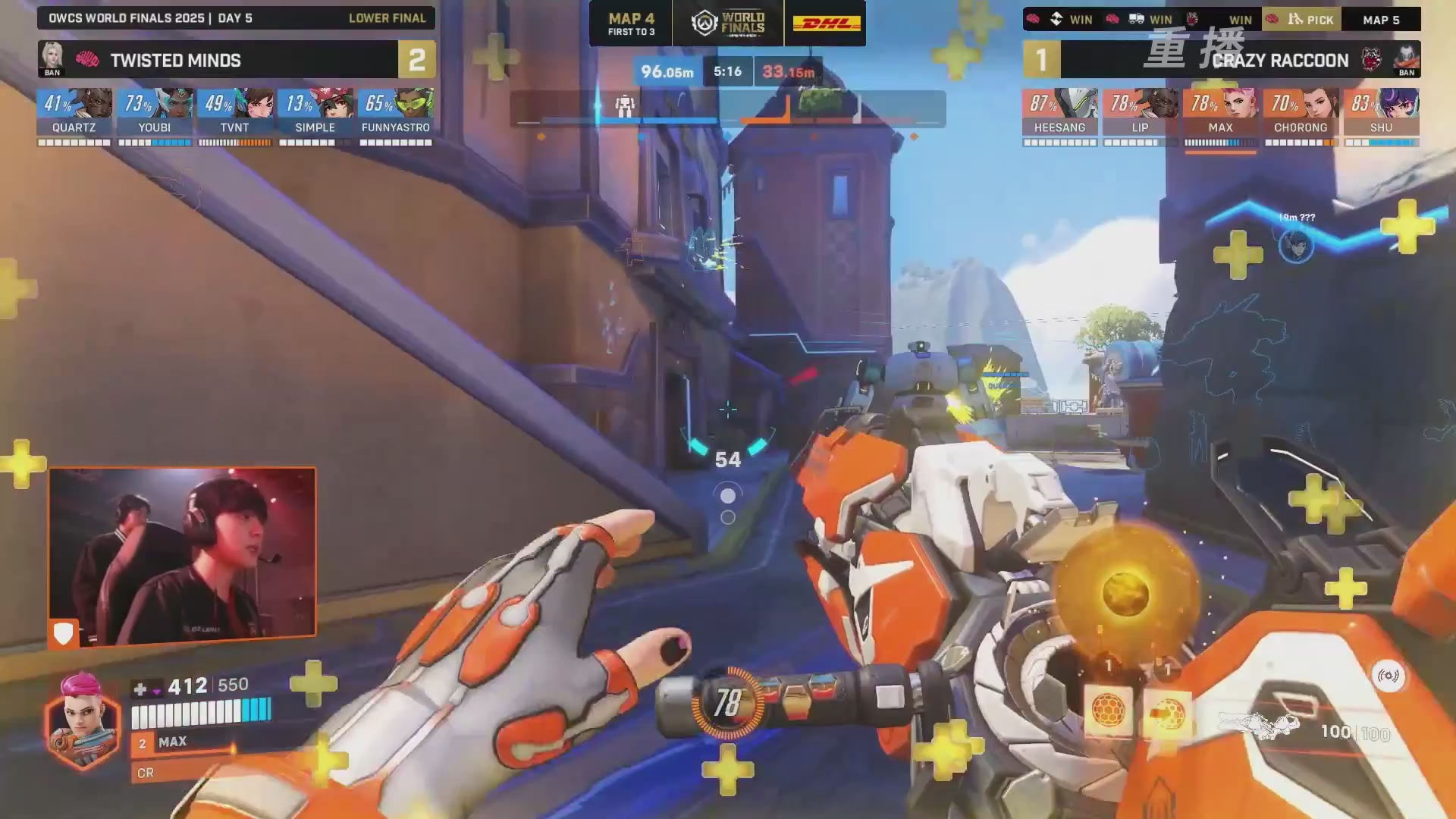Choose LIP's player card
The height and width of the screenshot is (819, 1456).
tap(1140, 115)
